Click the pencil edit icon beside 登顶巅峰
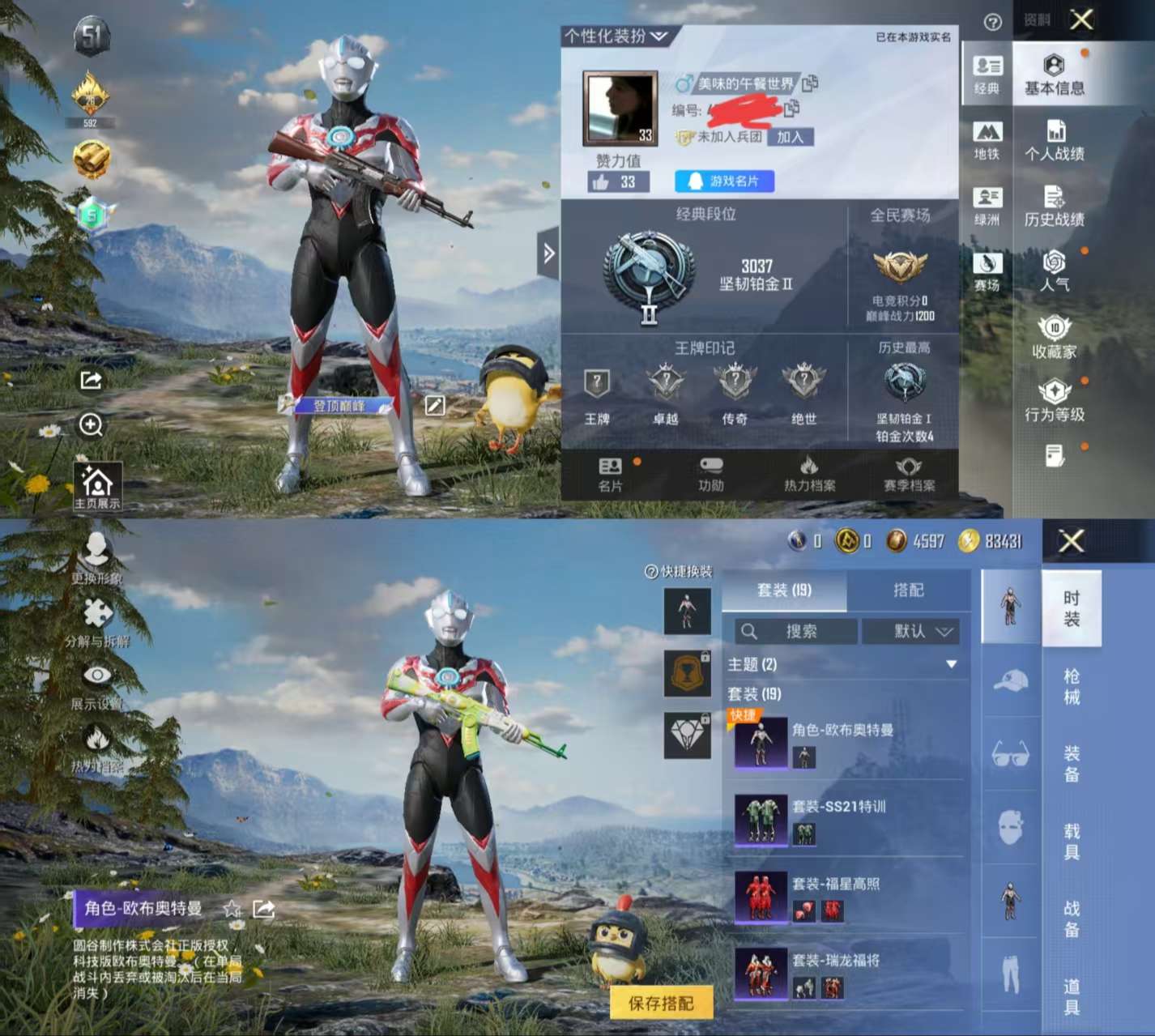Image resolution: width=1155 pixels, height=1036 pixels. coord(434,407)
